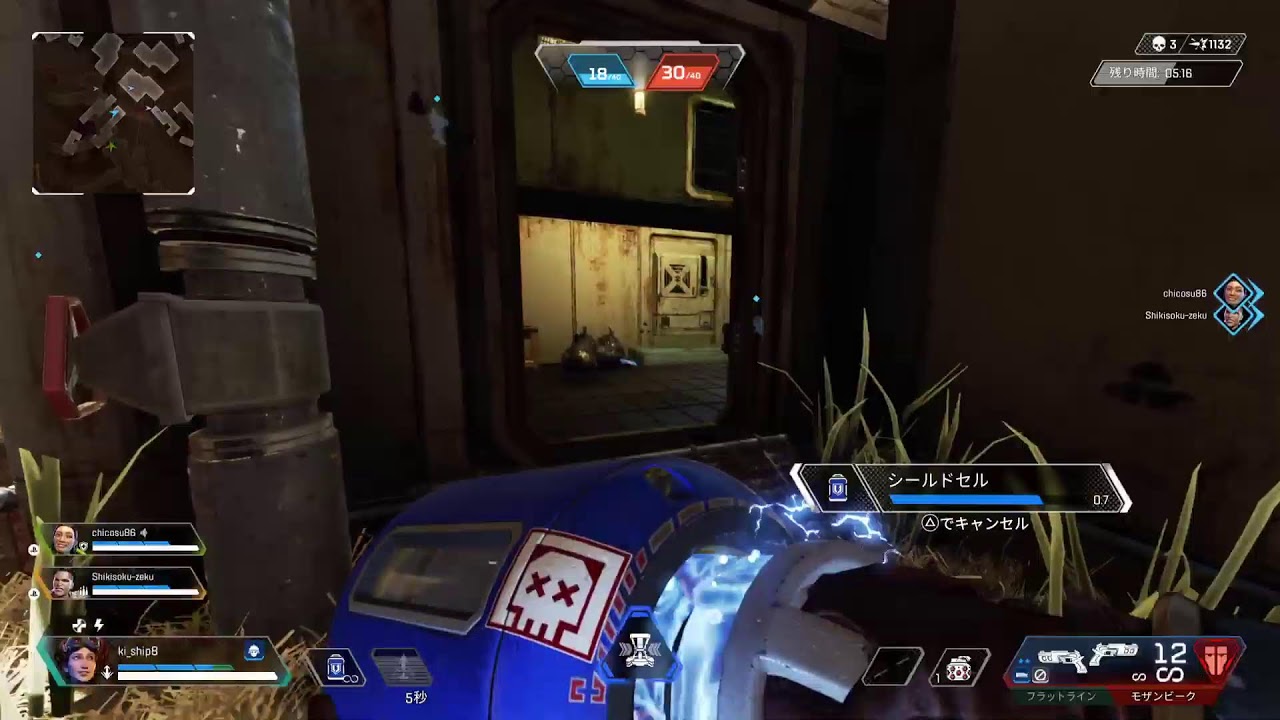The height and width of the screenshot is (720, 1280).
Task: Click chicosu86's portrait badge on right edge
Action: point(1234,293)
